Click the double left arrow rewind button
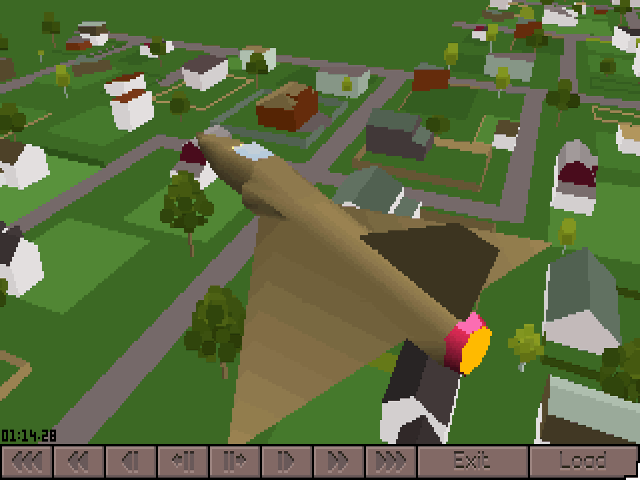The image size is (640, 480). [x=79, y=461]
